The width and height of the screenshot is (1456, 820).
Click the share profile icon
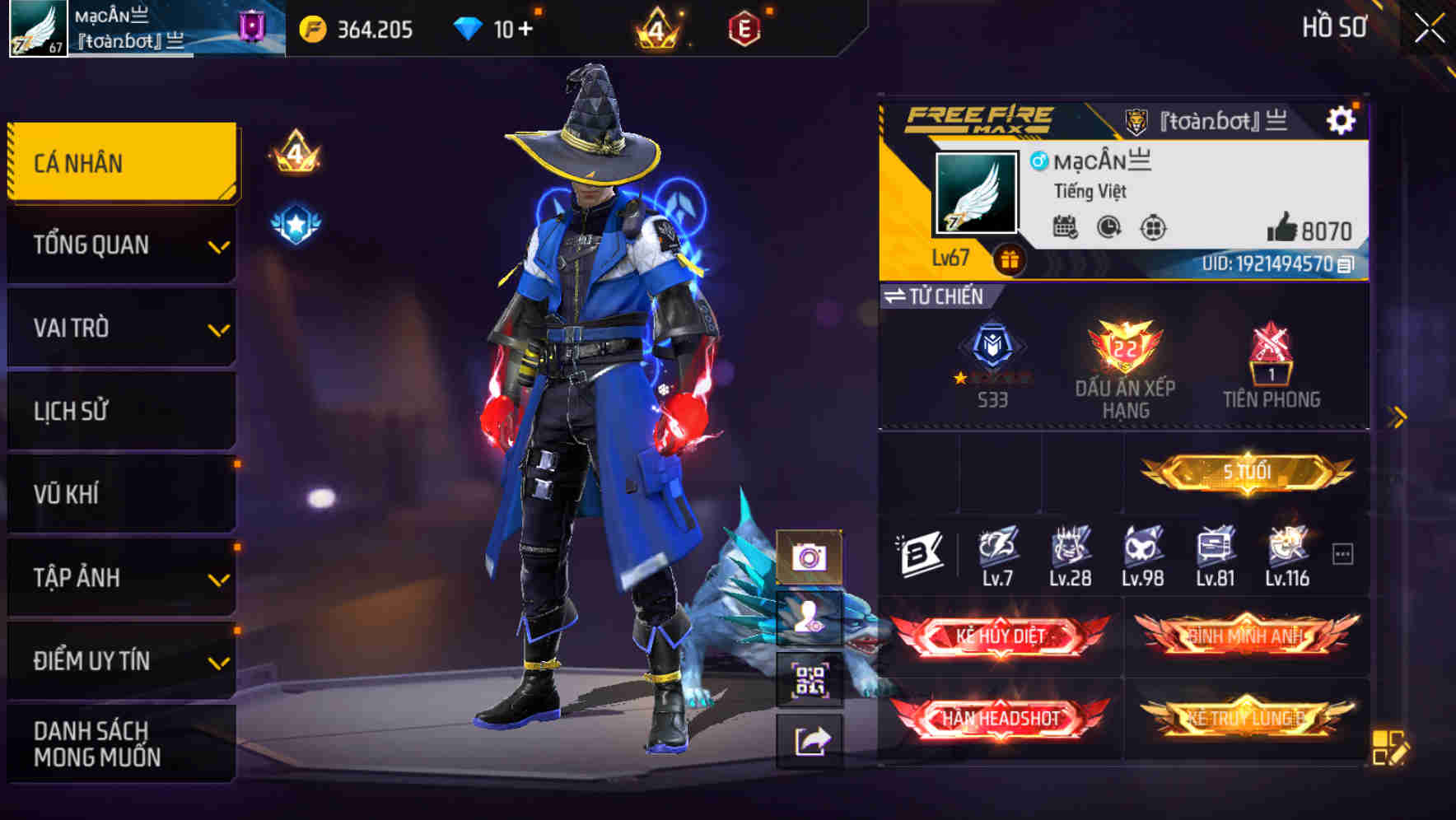tap(811, 740)
